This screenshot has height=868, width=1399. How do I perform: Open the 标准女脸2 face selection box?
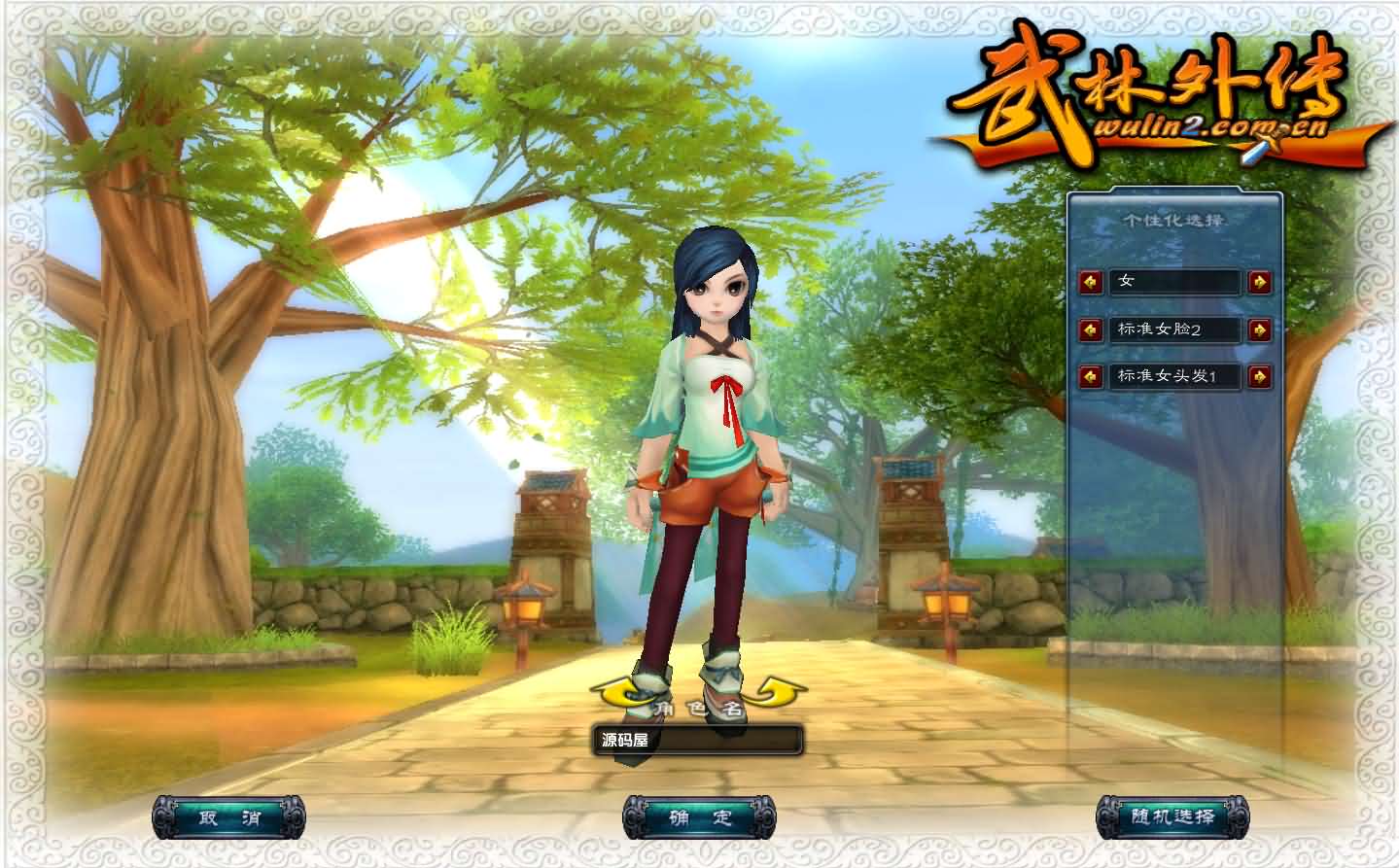point(1174,330)
